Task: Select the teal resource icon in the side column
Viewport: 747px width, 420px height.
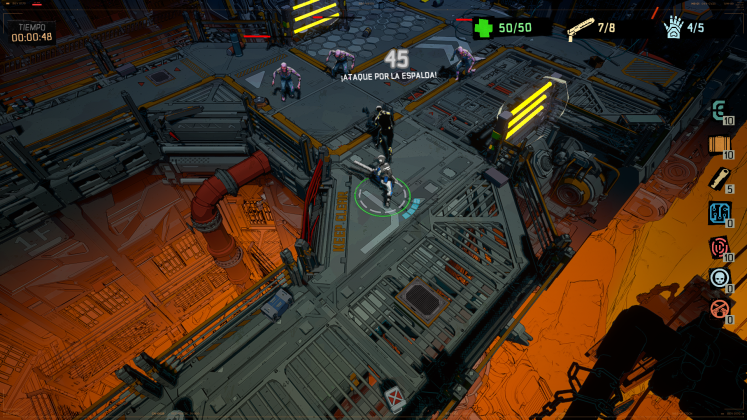Action: 719,111
